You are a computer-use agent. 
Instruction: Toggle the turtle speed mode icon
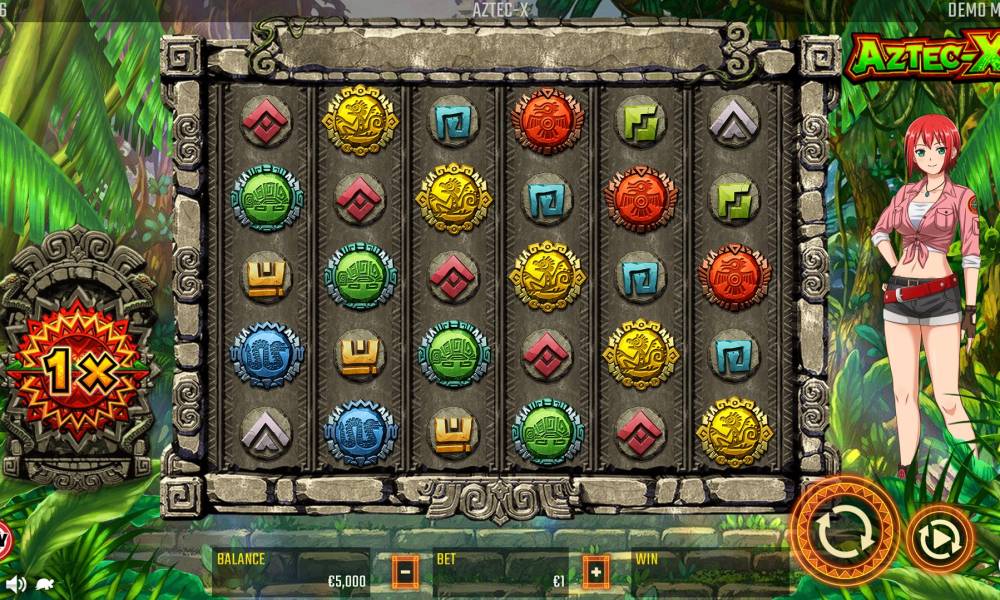click(x=44, y=583)
